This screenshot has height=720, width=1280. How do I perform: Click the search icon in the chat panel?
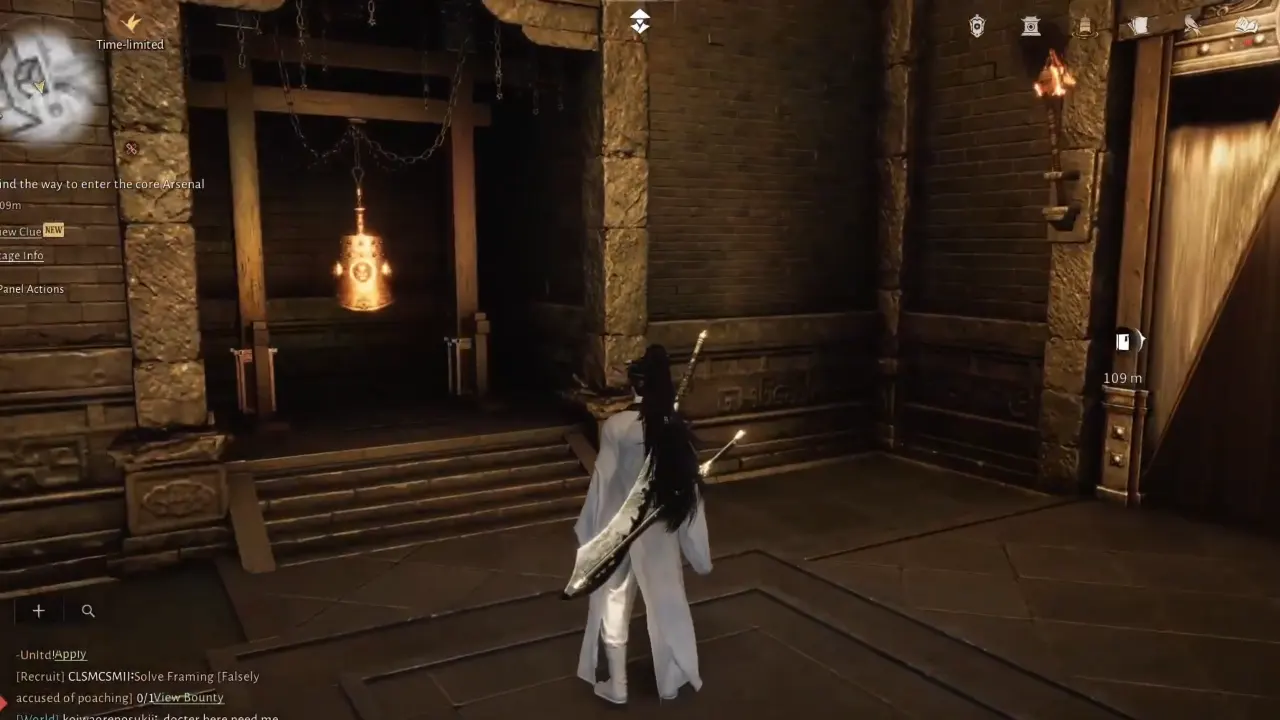(88, 610)
